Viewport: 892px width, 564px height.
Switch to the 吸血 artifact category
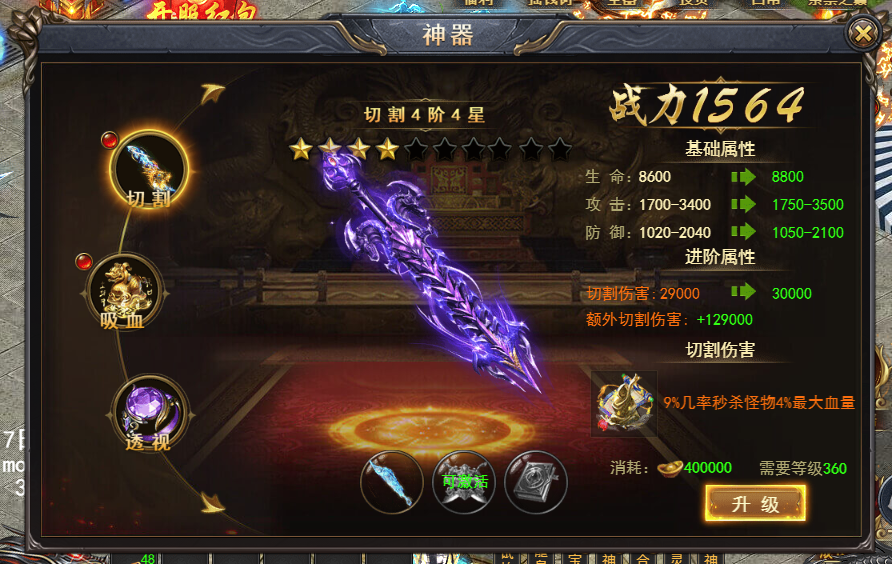pos(126,290)
